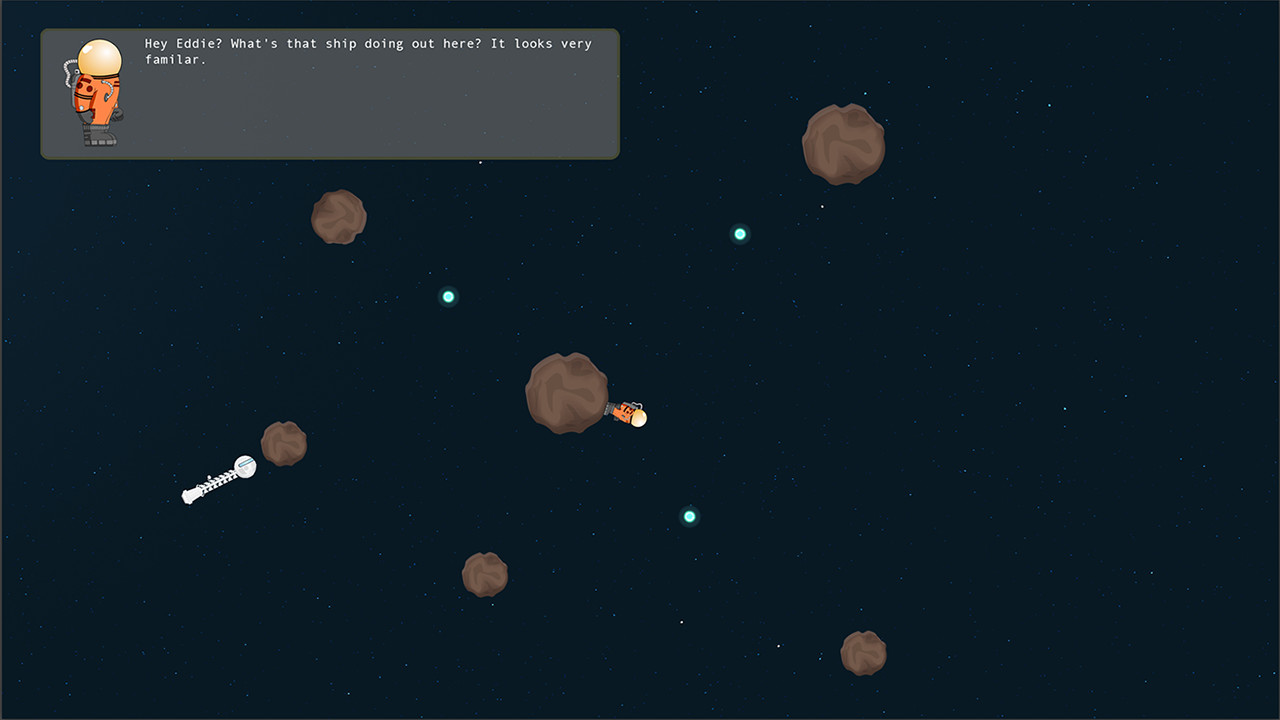1280x720 pixels.
Task: Collect the teal orb below screen center
Action: click(689, 516)
